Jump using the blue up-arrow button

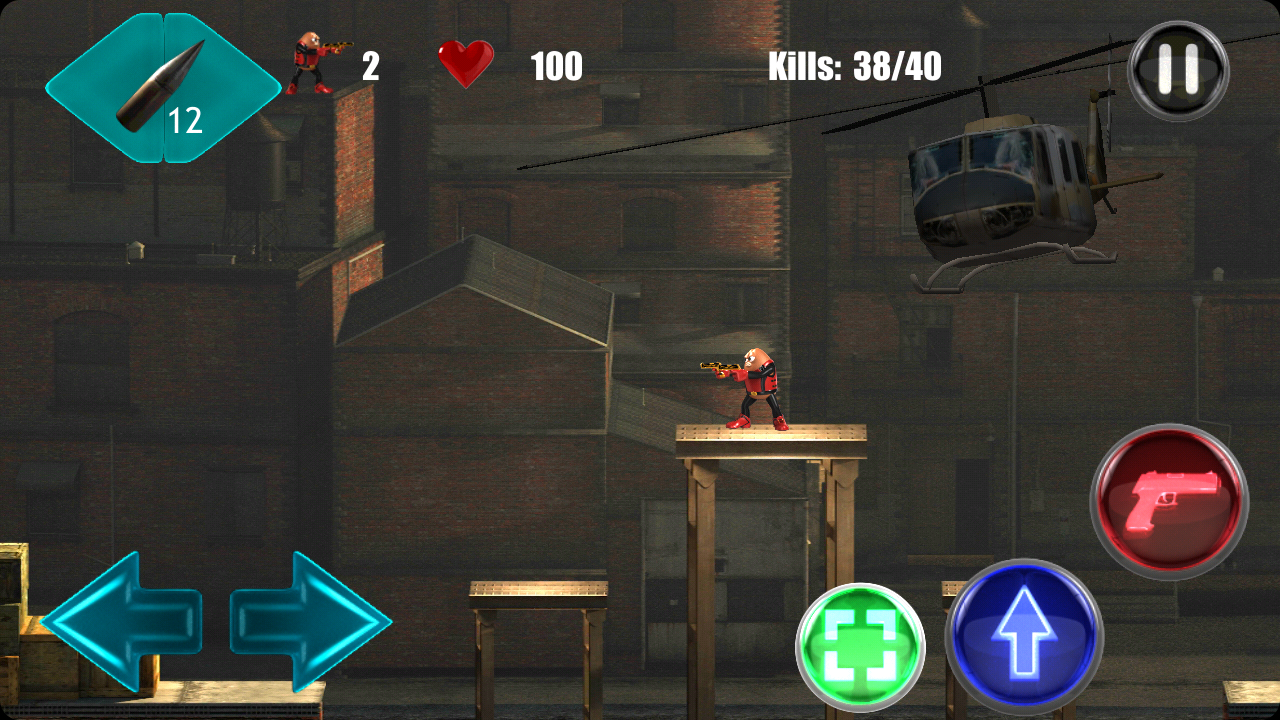(1024, 637)
